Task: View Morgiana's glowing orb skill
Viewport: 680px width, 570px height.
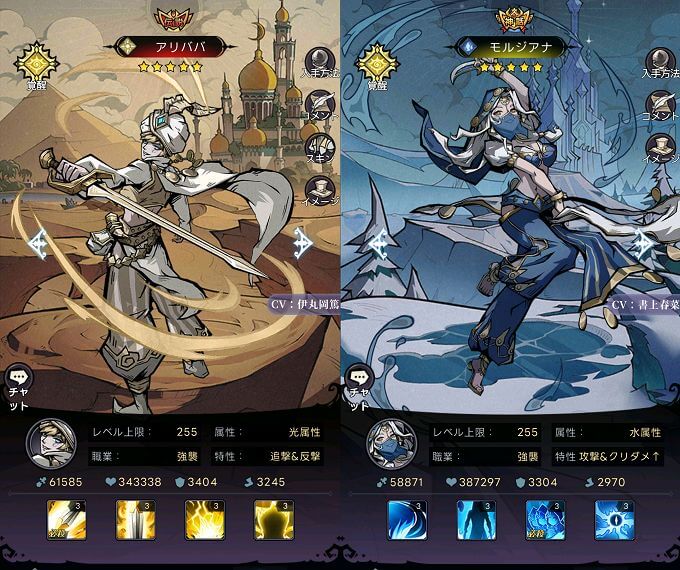Action: tap(614, 520)
